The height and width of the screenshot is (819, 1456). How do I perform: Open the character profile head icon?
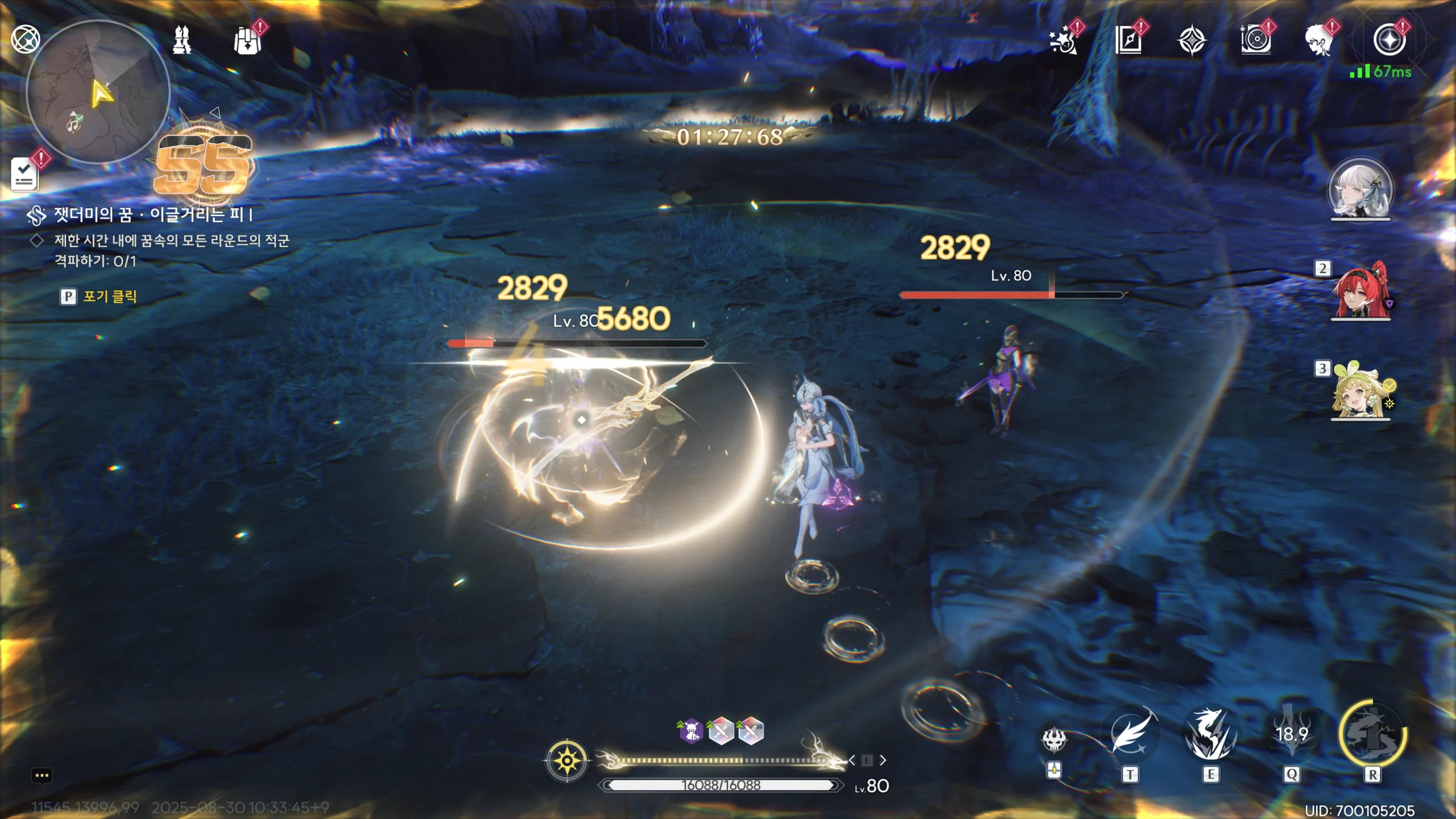click(1319, 41)
